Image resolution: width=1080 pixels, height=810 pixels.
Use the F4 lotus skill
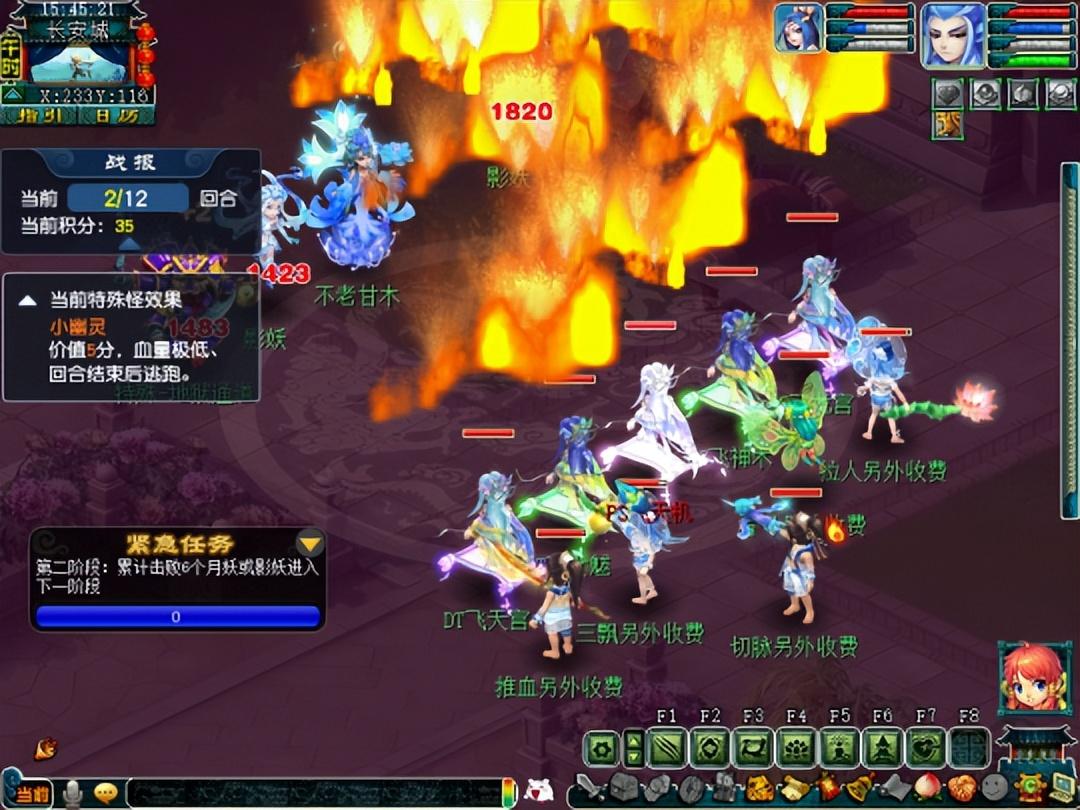[x=796, y=748]
